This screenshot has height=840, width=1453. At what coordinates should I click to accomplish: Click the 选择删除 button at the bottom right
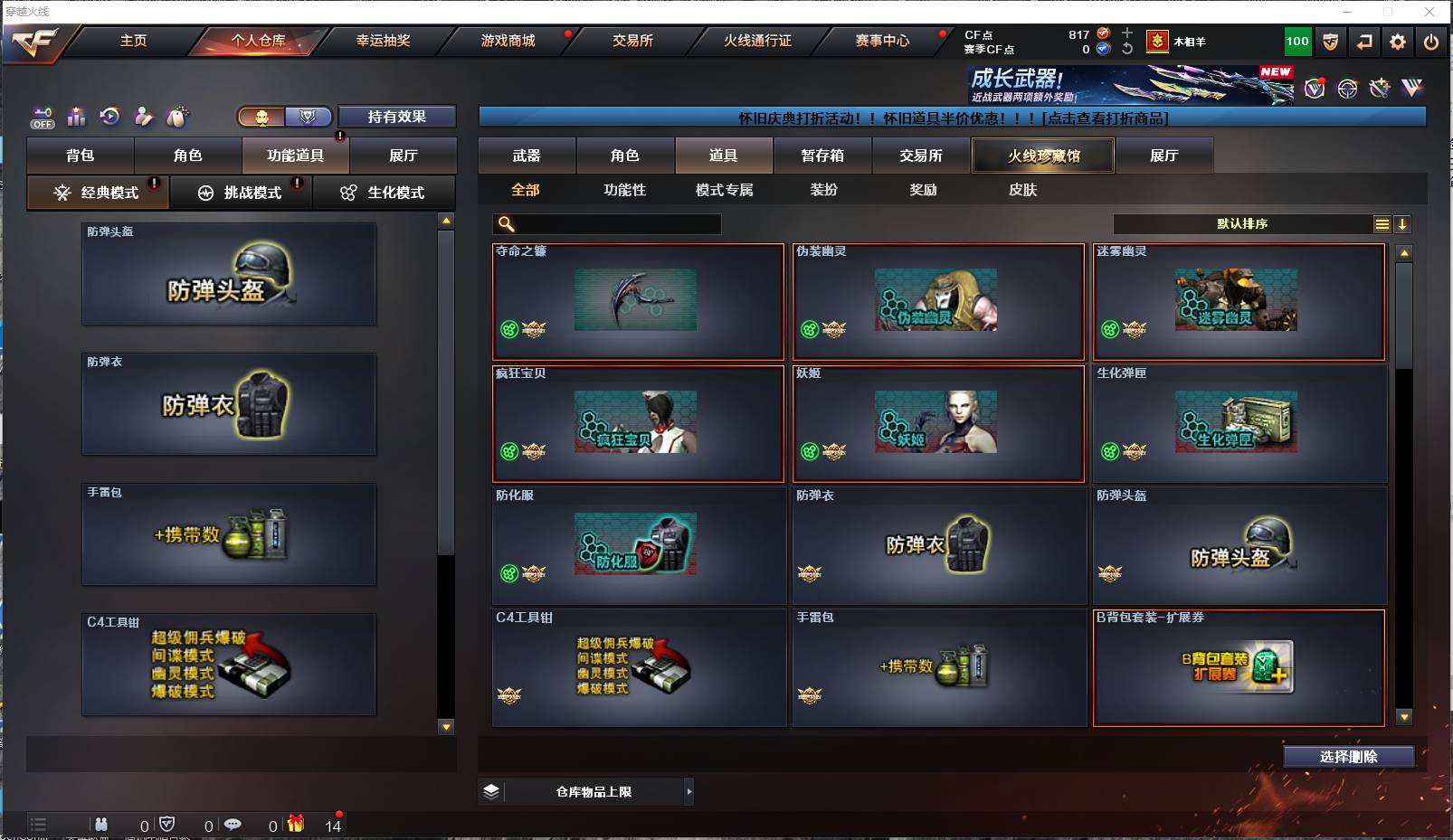click(1350, 756)
